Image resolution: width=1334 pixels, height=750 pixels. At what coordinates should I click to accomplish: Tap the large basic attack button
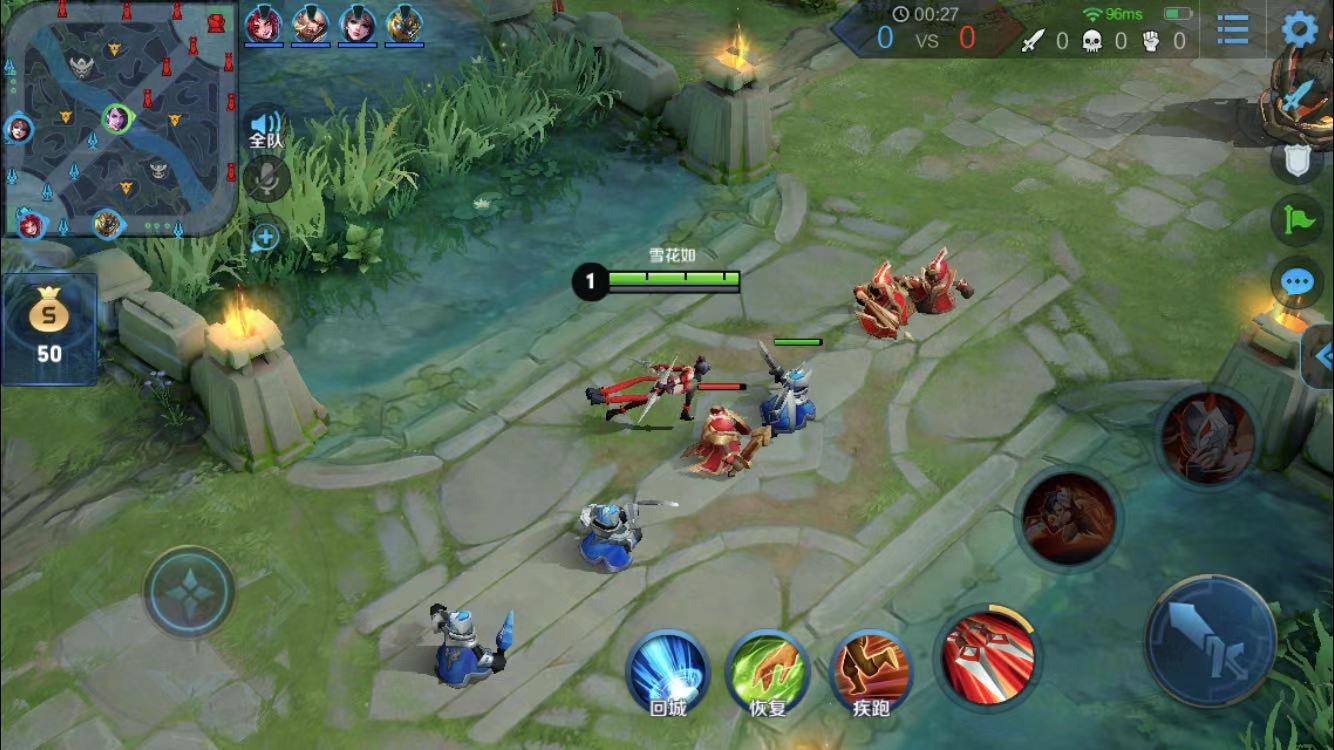[x=1211, y=639]
